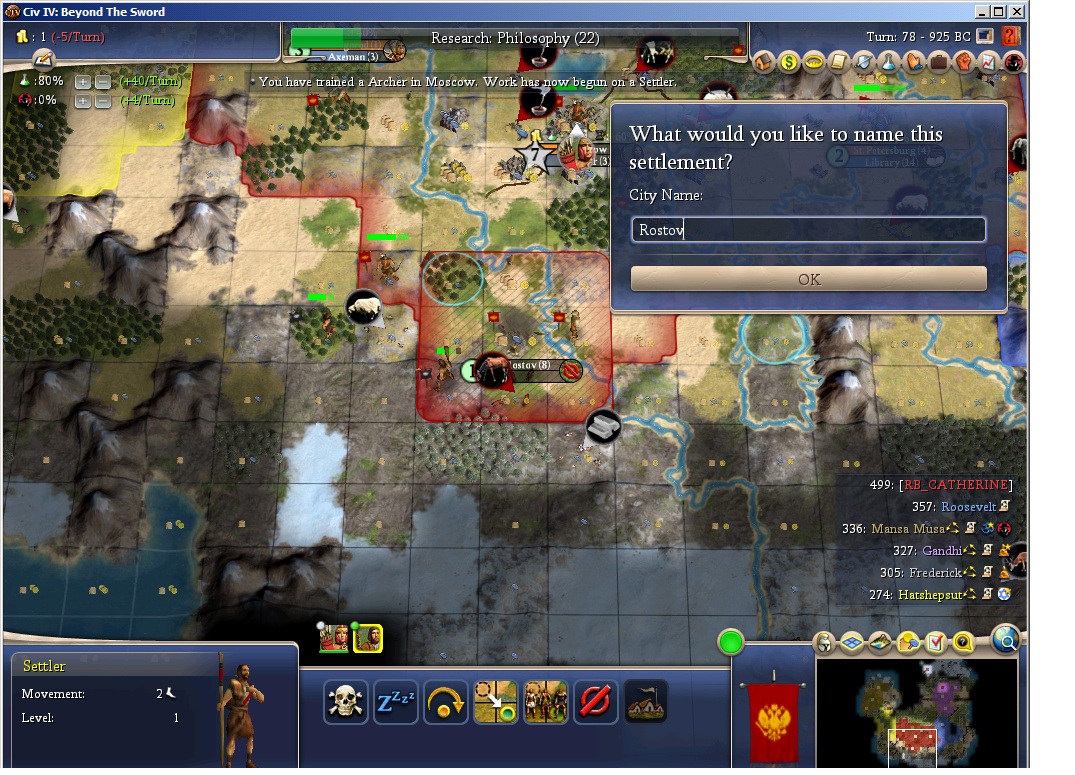Image resolution: width=1075 pixels, height=775 pixels.
Task: Open the Technology Advisor flask icon
Action: coord(888,62)
